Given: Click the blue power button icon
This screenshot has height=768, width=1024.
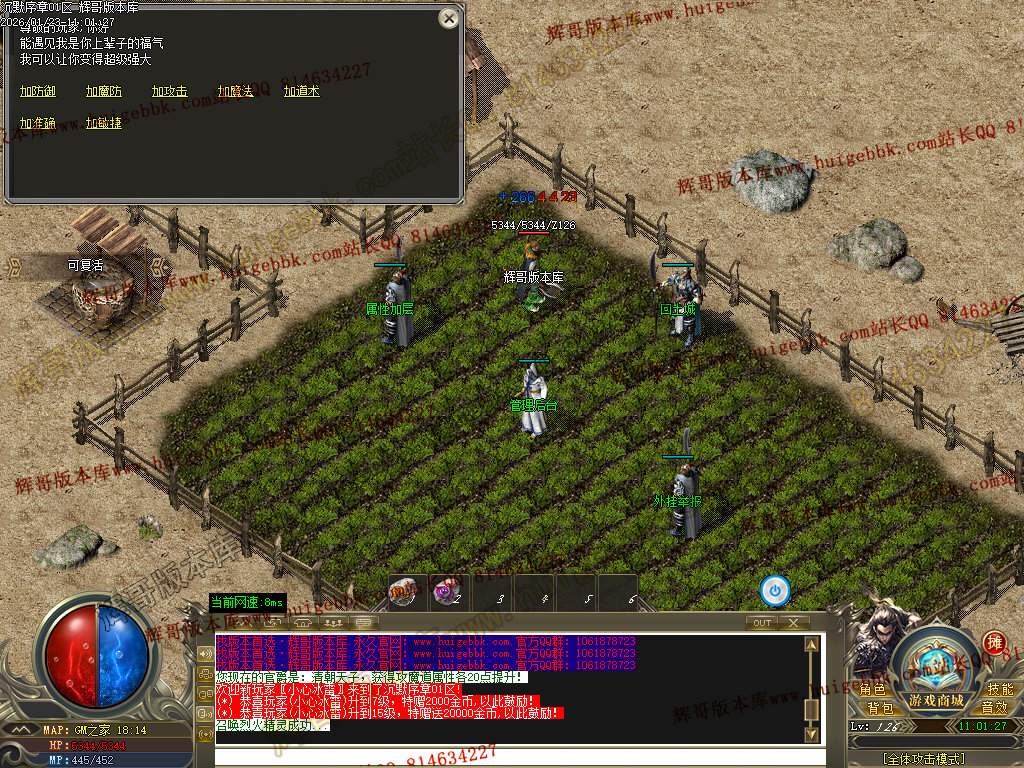Looking at the screenshot, I should [x=775, y=590].
